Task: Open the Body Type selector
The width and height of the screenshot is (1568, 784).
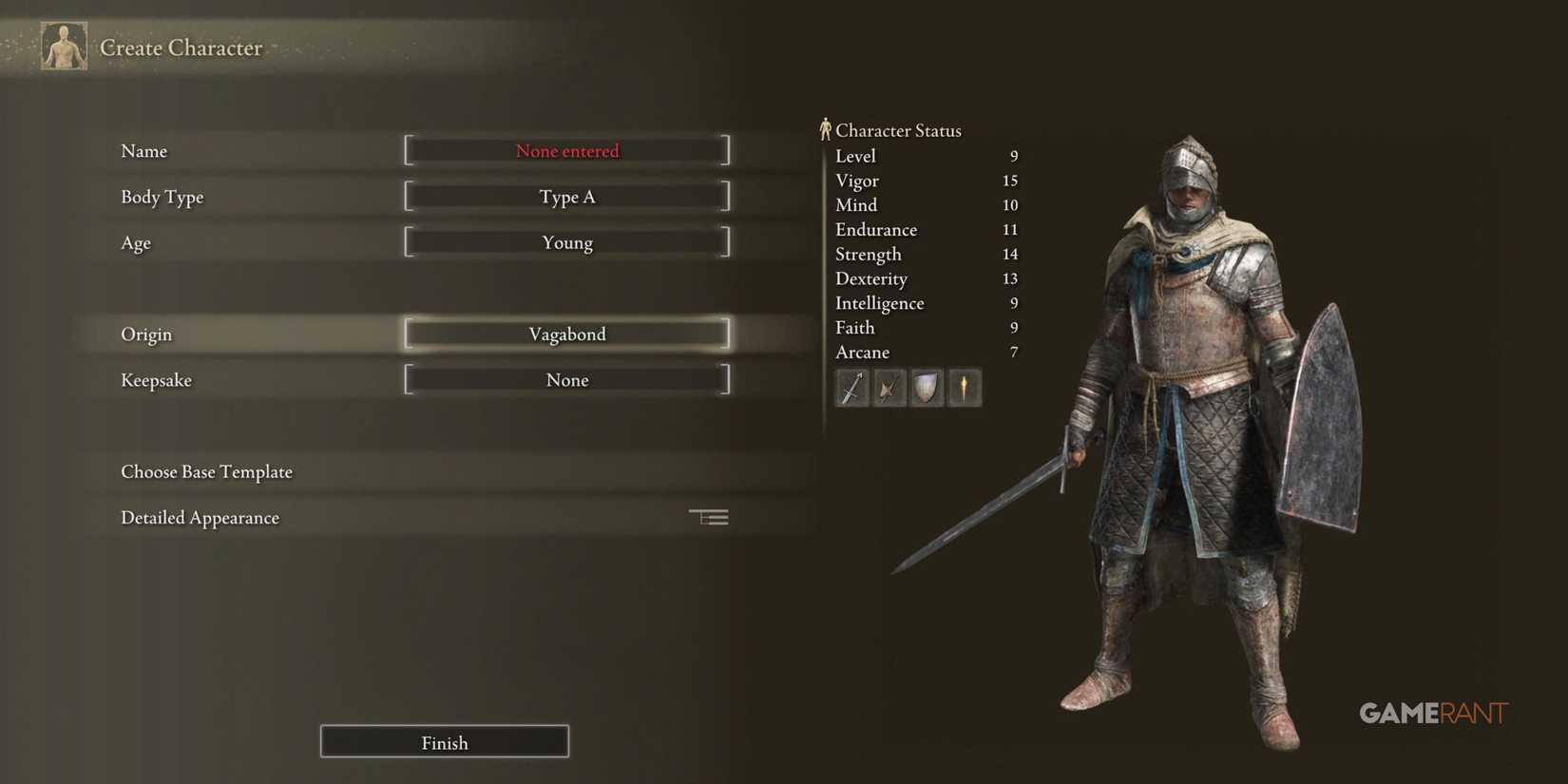Action: click(x=566, y=197)
